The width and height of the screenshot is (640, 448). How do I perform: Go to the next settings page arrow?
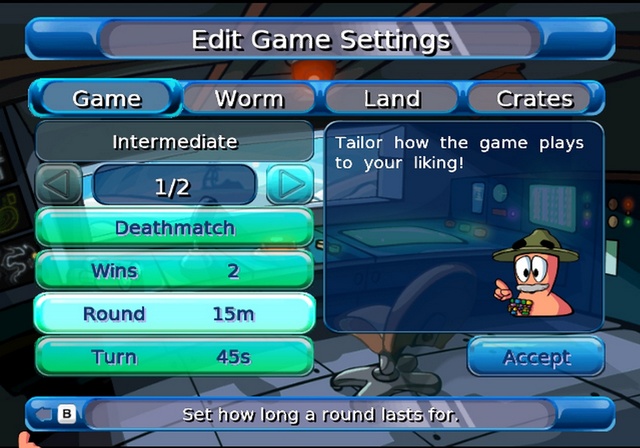click(289, 185)
